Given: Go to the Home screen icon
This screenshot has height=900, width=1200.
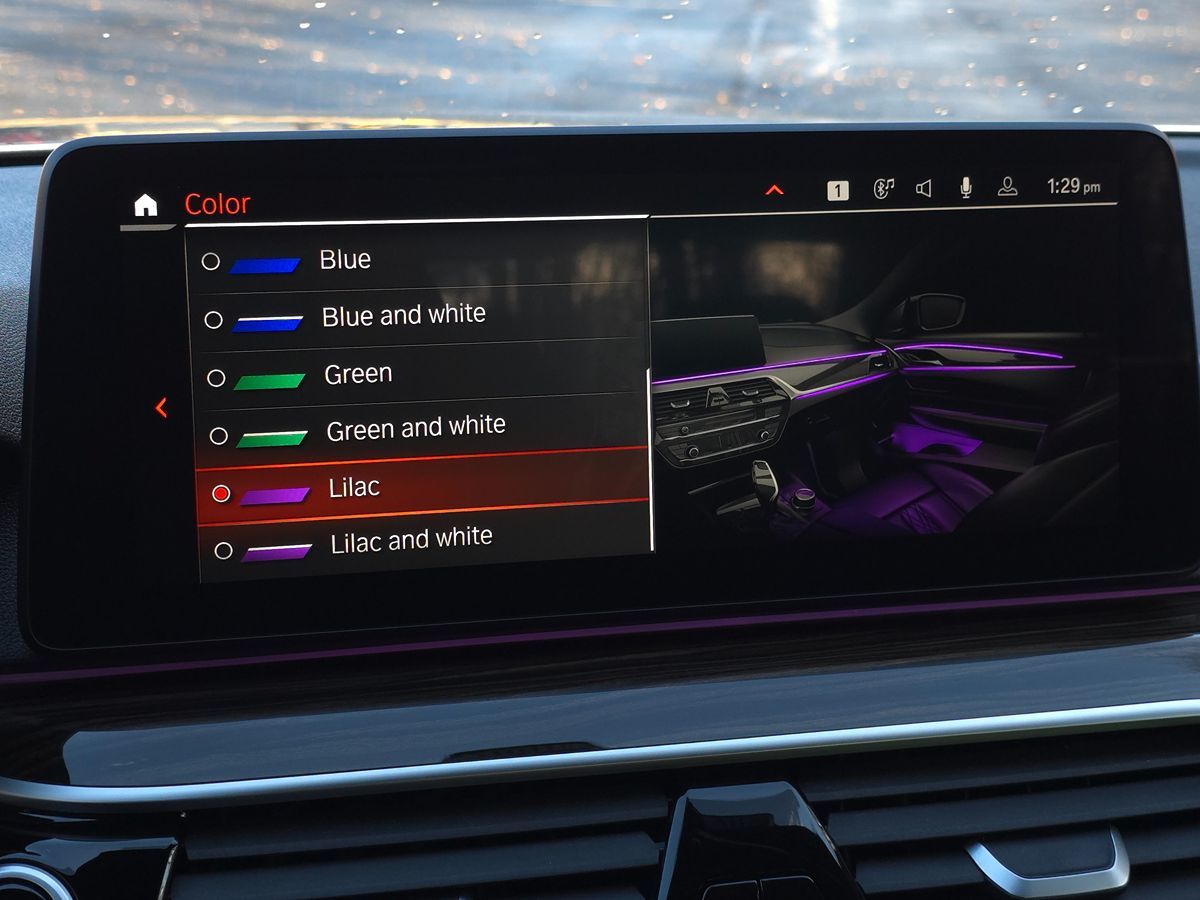Looking at the screenshot, I should click(x=146, y=206).
